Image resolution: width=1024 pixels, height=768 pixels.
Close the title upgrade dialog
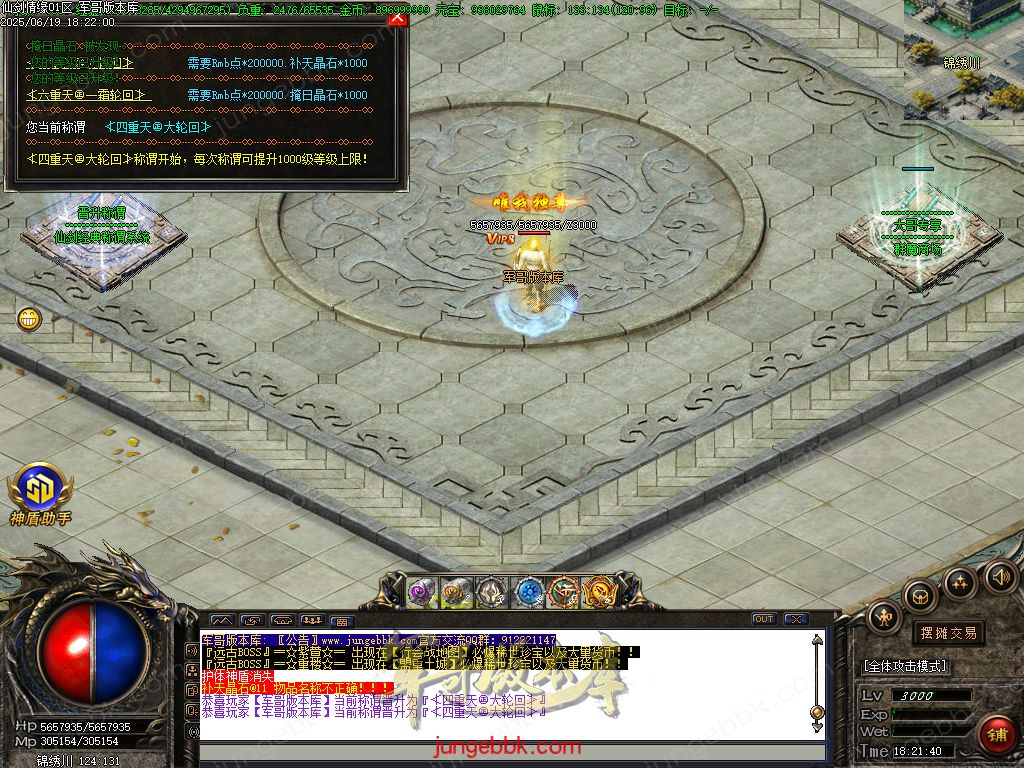click(x=397, y=17)
